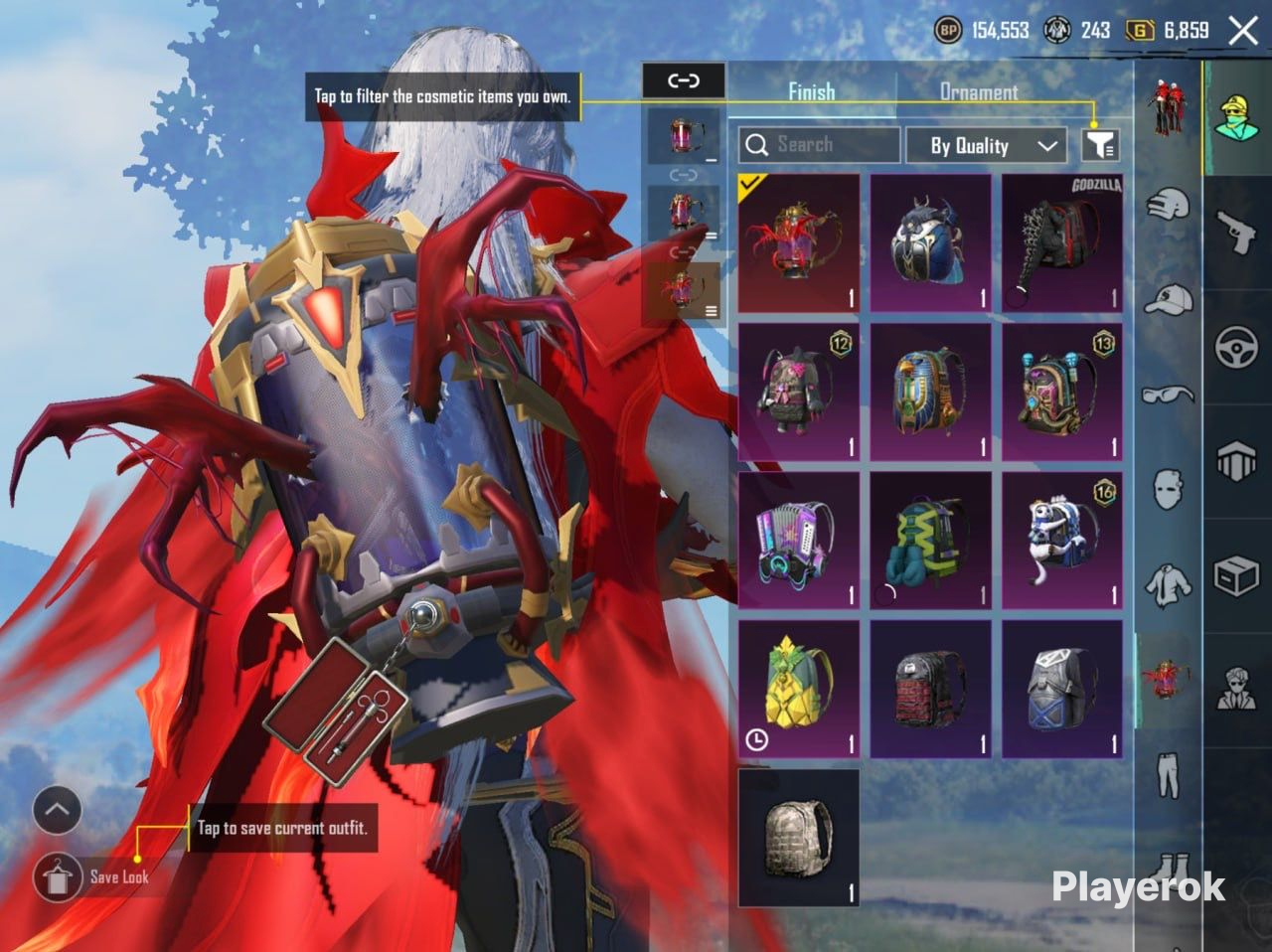Select the cap headwear category

1168,298
